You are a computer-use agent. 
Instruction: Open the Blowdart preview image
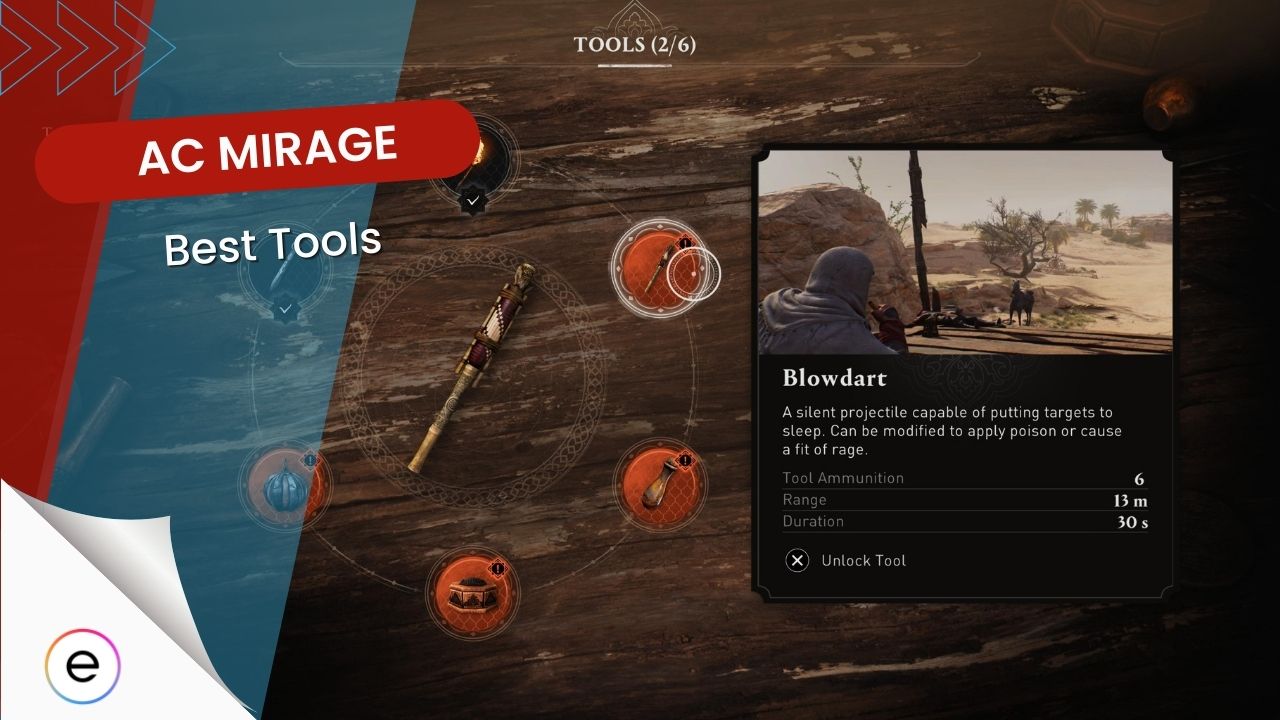[x=965, y=252]
